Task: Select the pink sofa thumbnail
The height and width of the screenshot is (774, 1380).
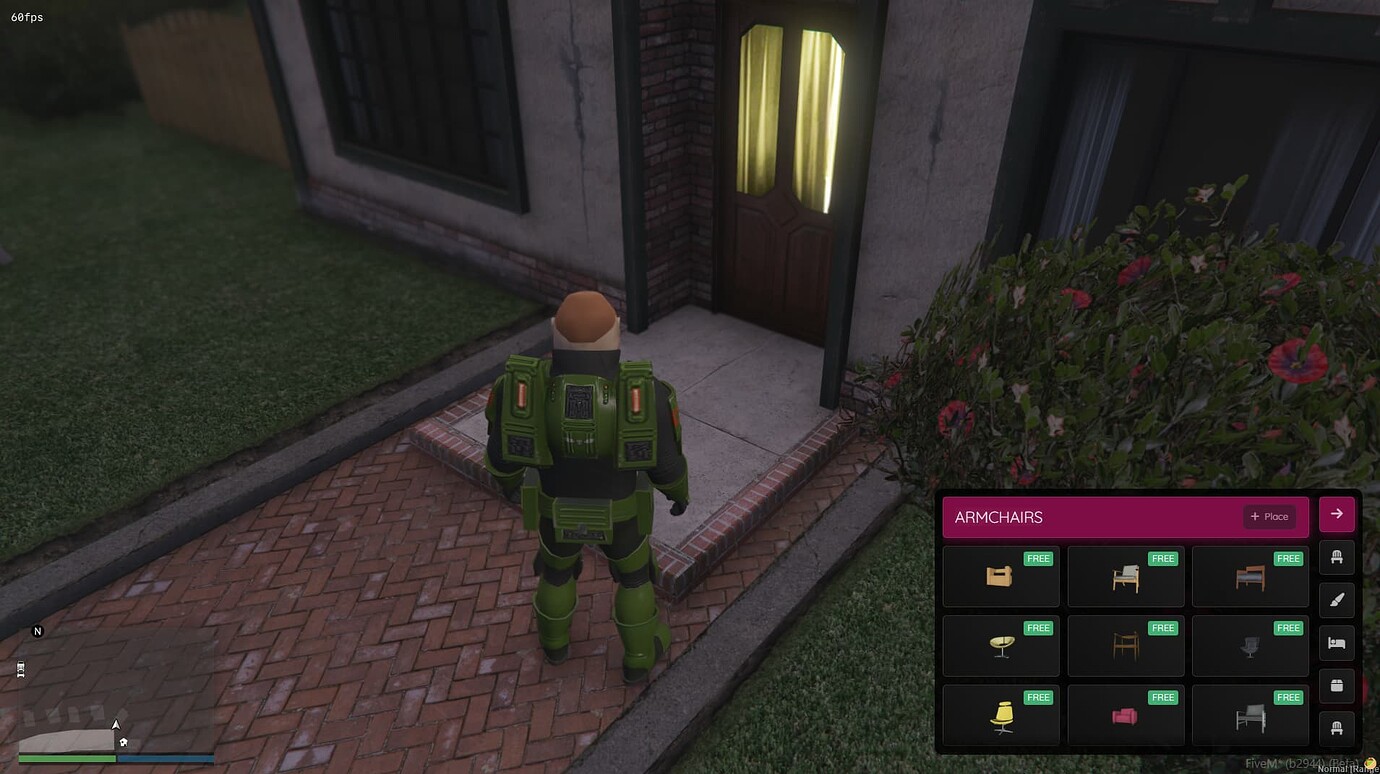Action: (1125, 715)
